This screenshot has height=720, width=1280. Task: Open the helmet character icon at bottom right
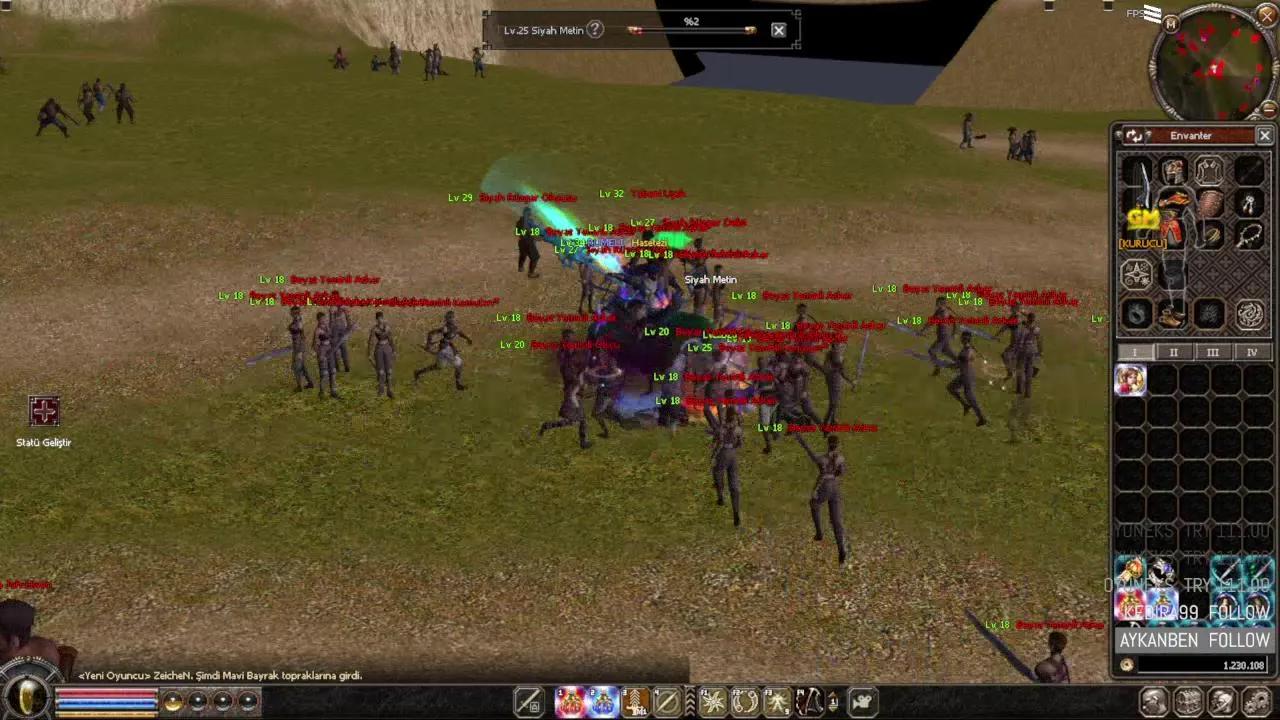1220,701
